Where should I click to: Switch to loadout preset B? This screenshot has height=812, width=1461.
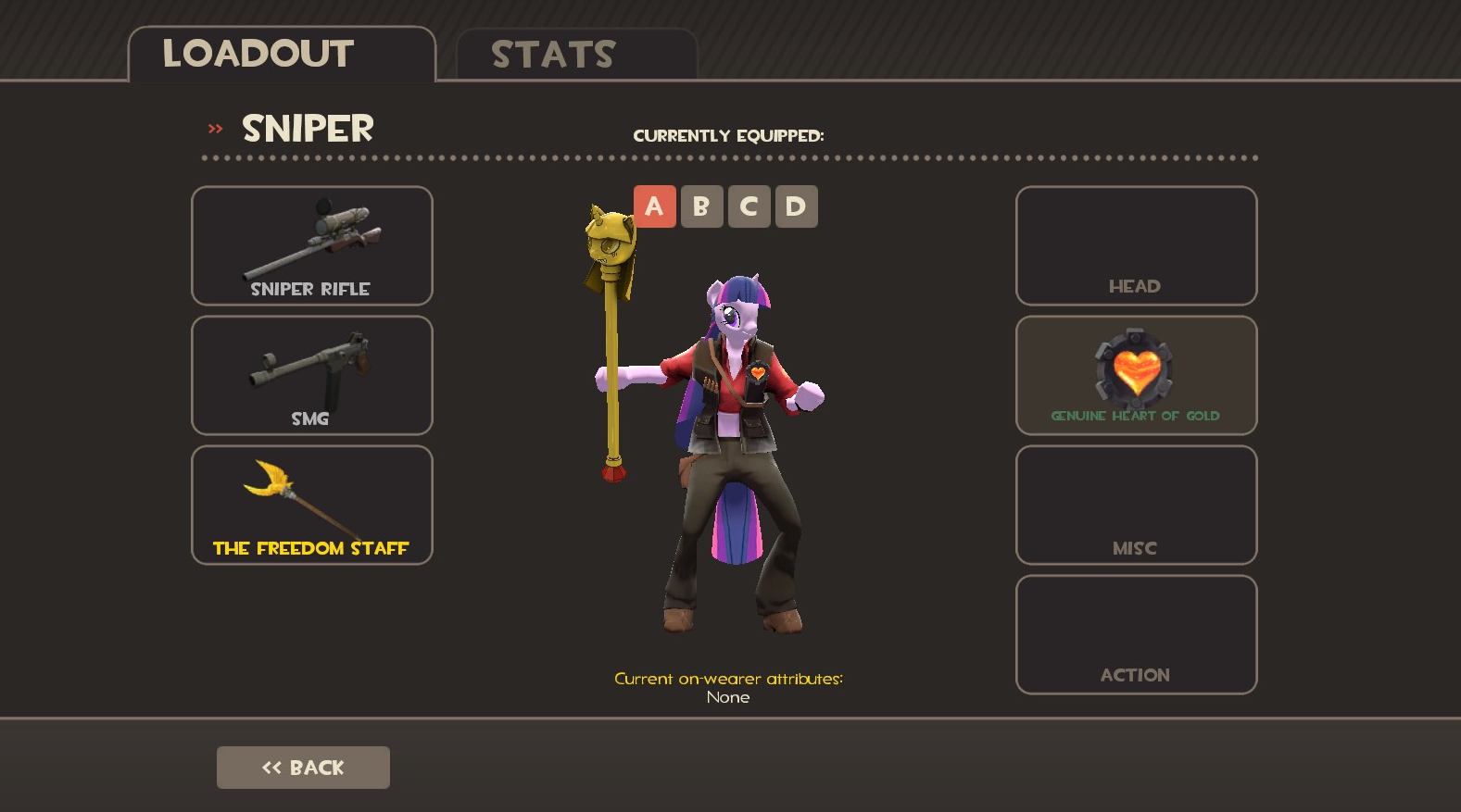(701, 206)
